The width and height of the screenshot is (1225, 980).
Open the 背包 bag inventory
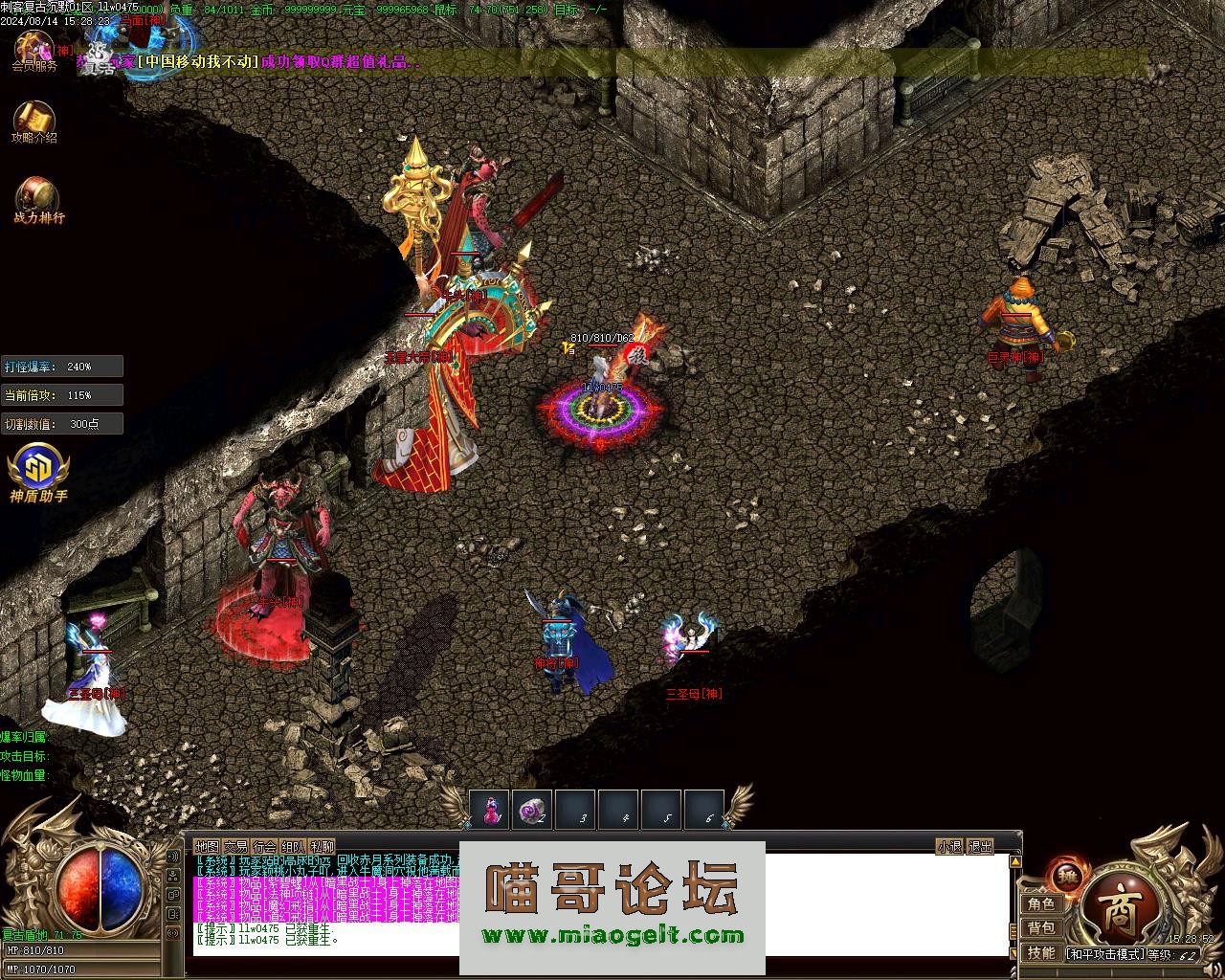pyautogui.click(x=1041, y=928)
